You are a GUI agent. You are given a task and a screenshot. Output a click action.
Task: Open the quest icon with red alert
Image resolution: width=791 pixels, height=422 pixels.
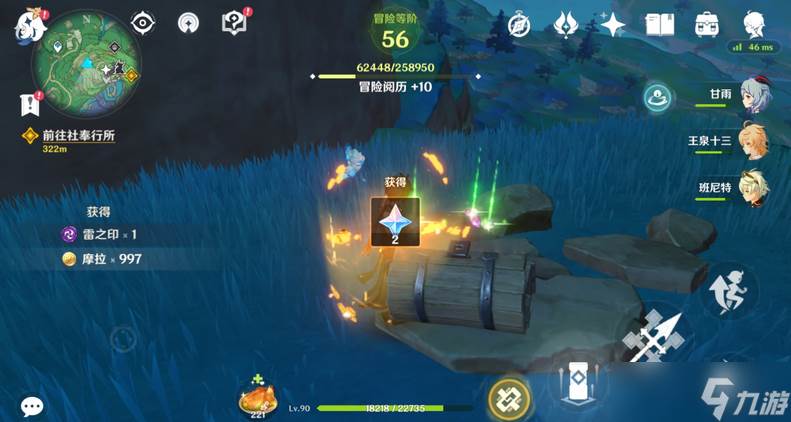(x=233, y=22)
